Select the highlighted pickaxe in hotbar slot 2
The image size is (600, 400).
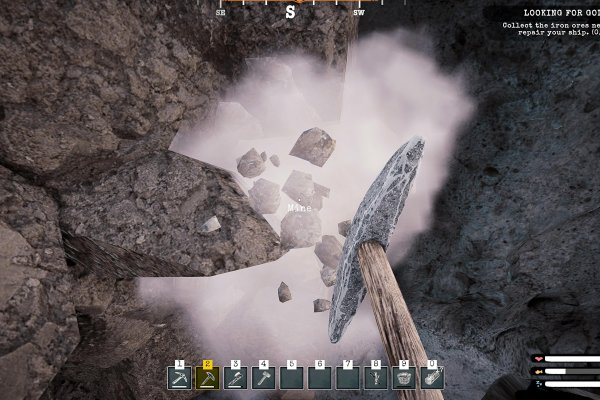click(x=207, y=378)
